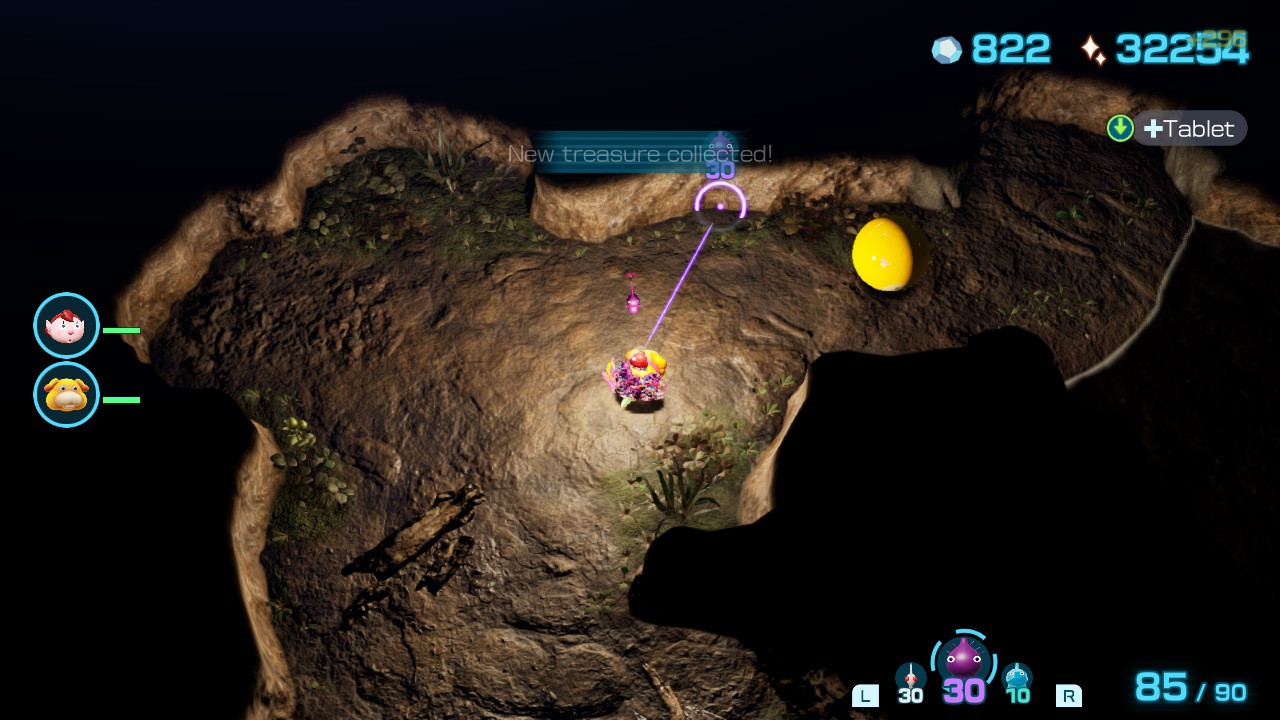The image size is (1280, 720).
Task: Select the red-haired captain portrait
Action: pos(66,326)
